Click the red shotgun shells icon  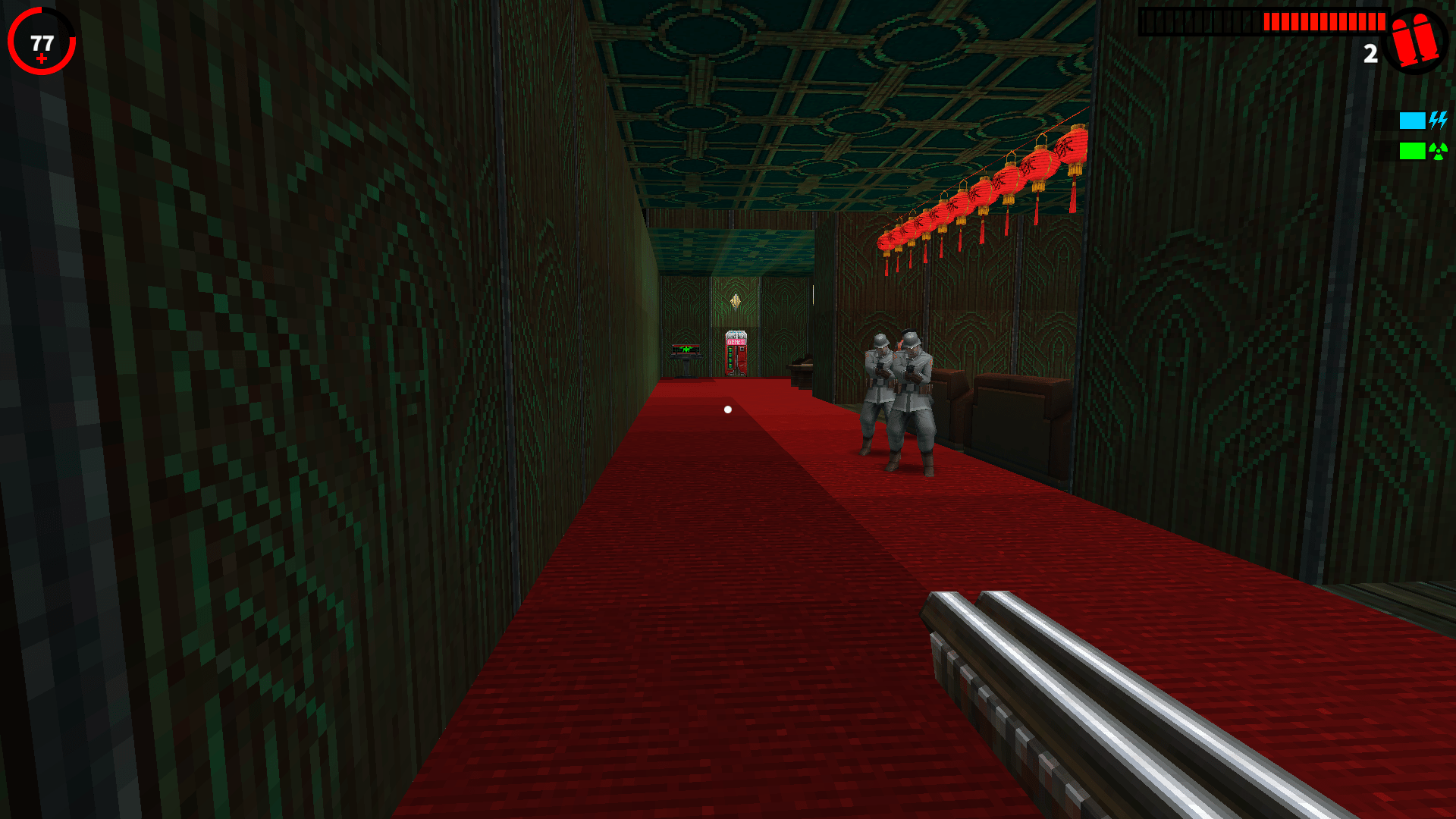click(1414, 39)
